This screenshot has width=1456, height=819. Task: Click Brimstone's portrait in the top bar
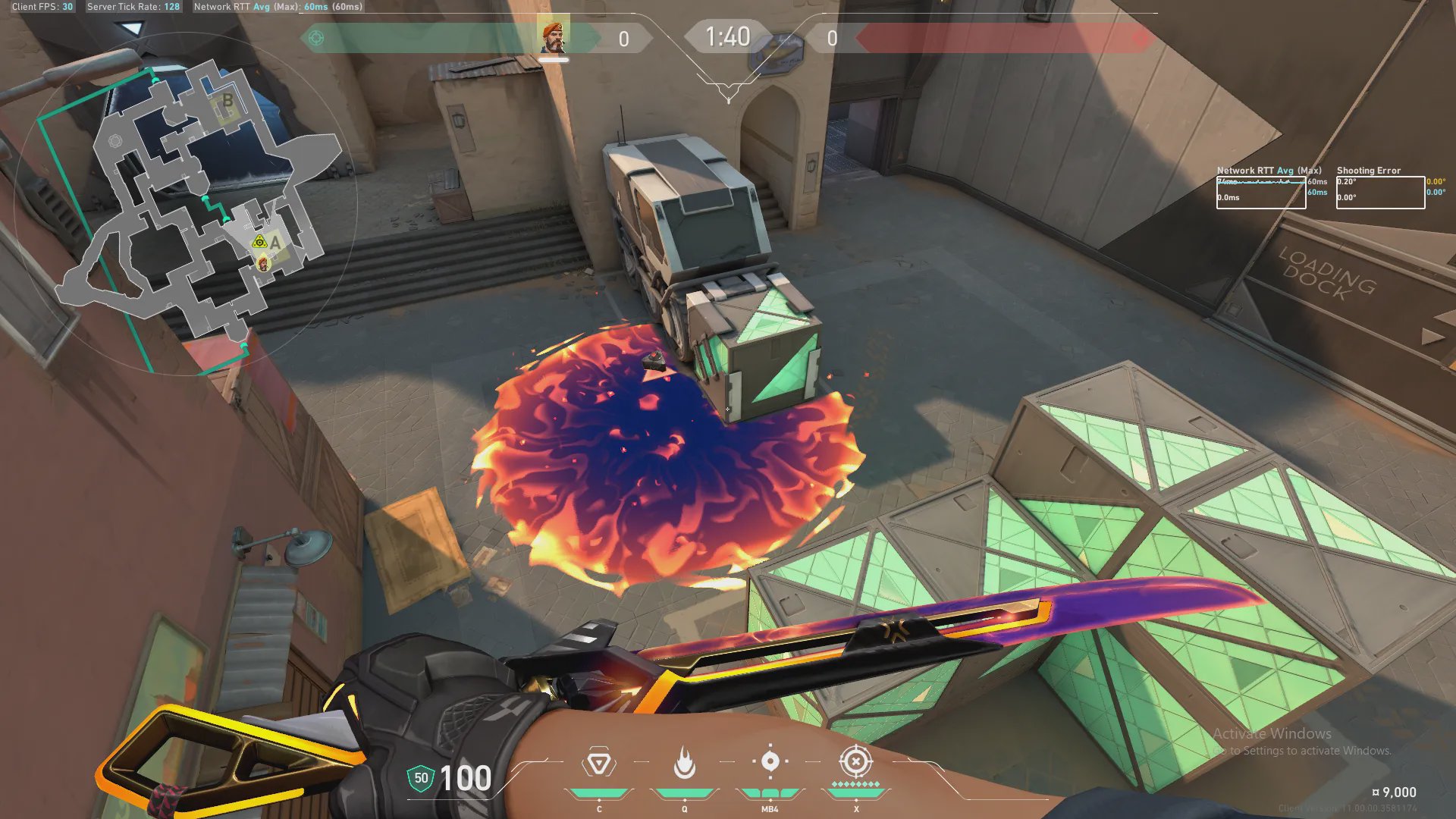[x=554, y=37]
